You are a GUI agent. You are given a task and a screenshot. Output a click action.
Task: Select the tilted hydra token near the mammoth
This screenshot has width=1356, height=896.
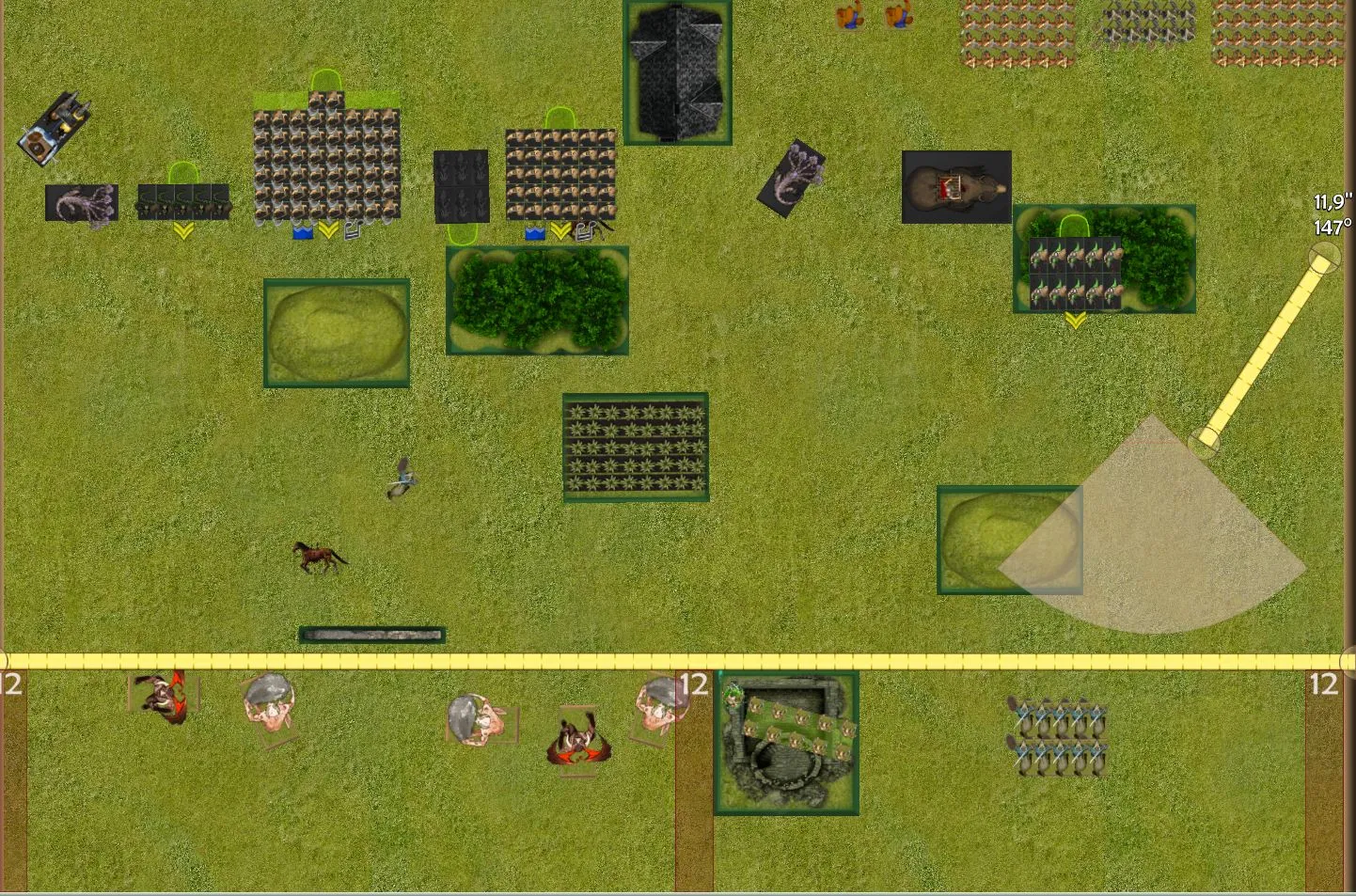(x=792, y=178)
